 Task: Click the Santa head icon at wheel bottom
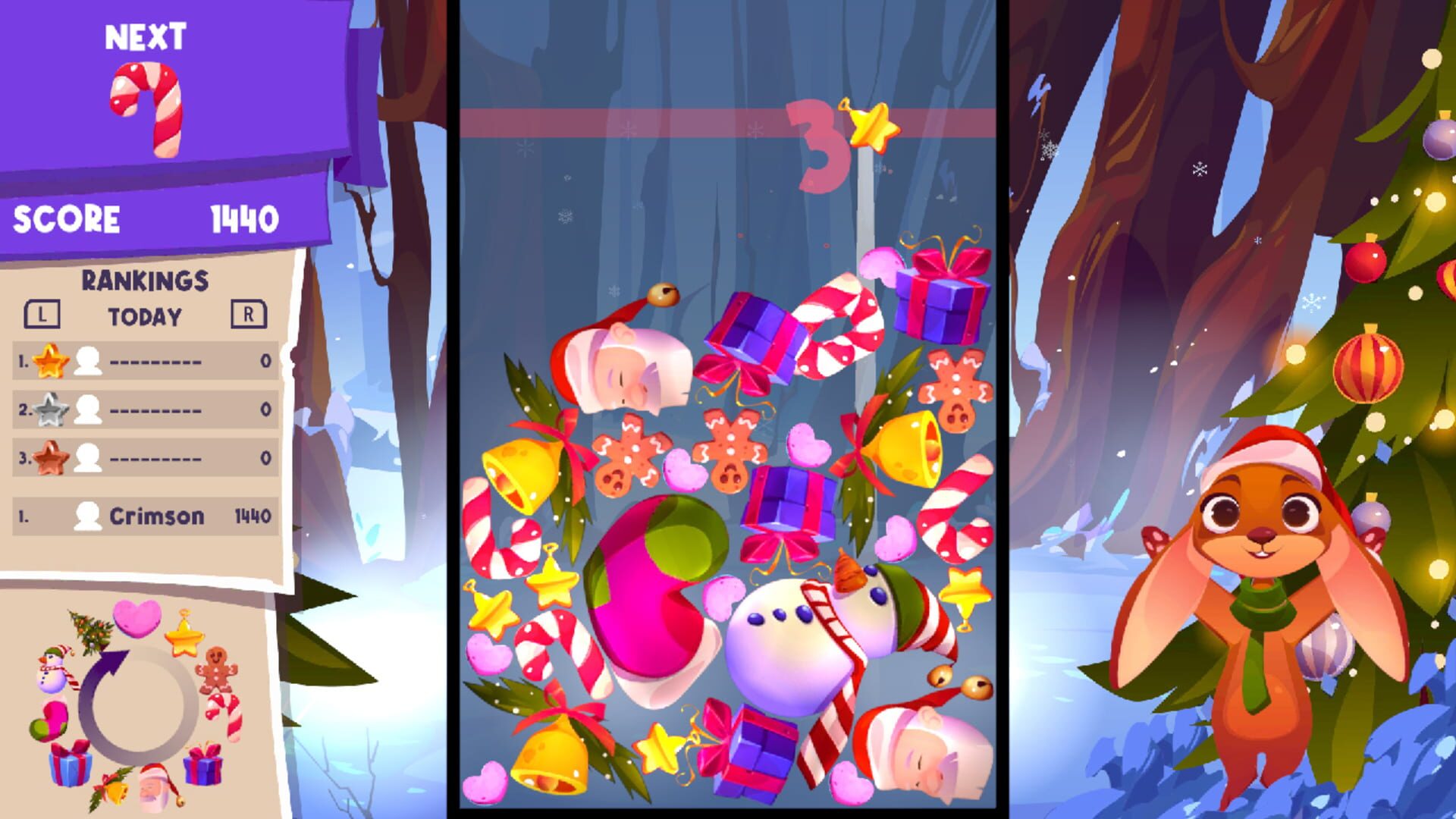click(155, 788)
